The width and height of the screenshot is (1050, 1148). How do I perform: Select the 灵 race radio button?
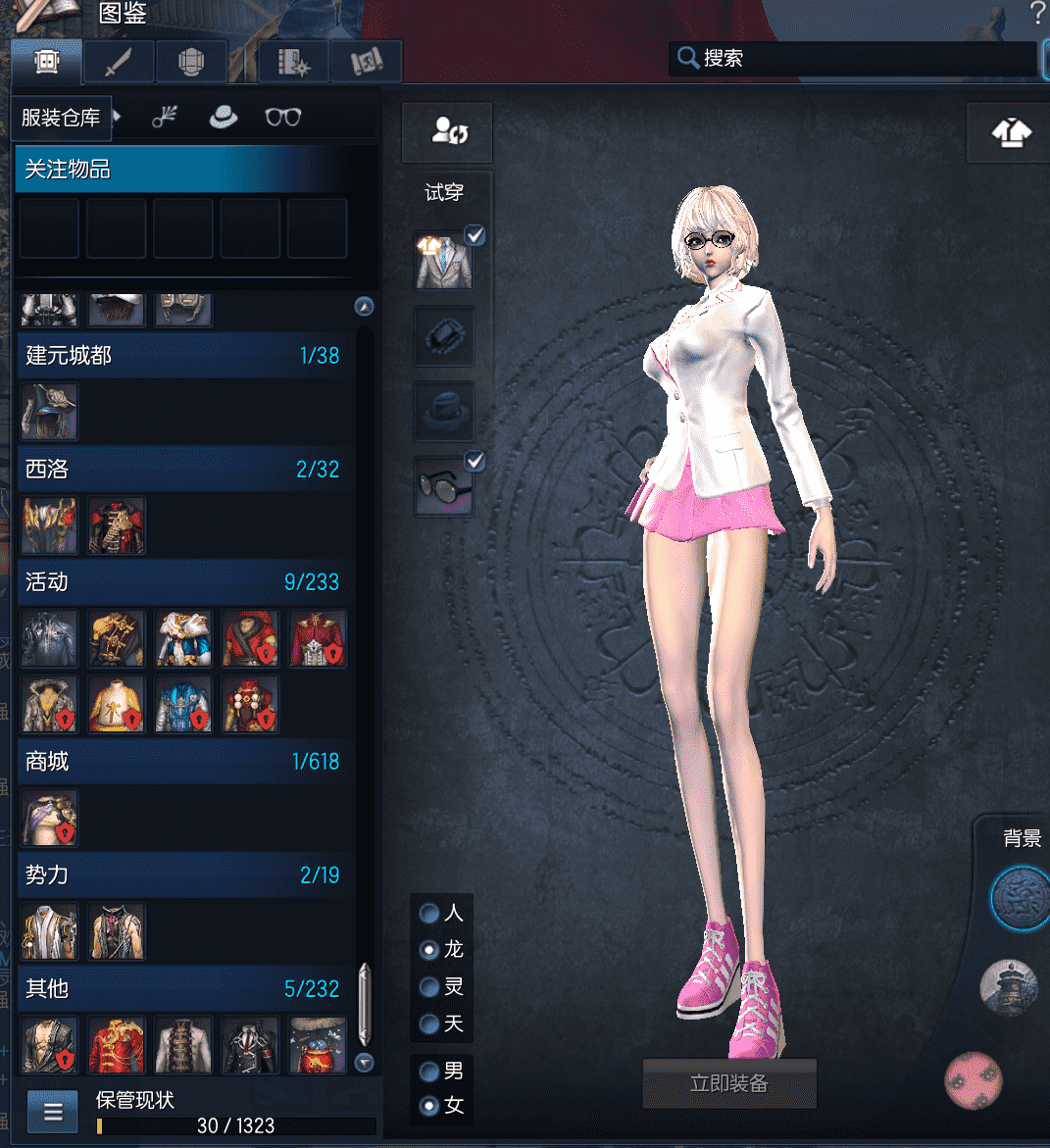429,987
